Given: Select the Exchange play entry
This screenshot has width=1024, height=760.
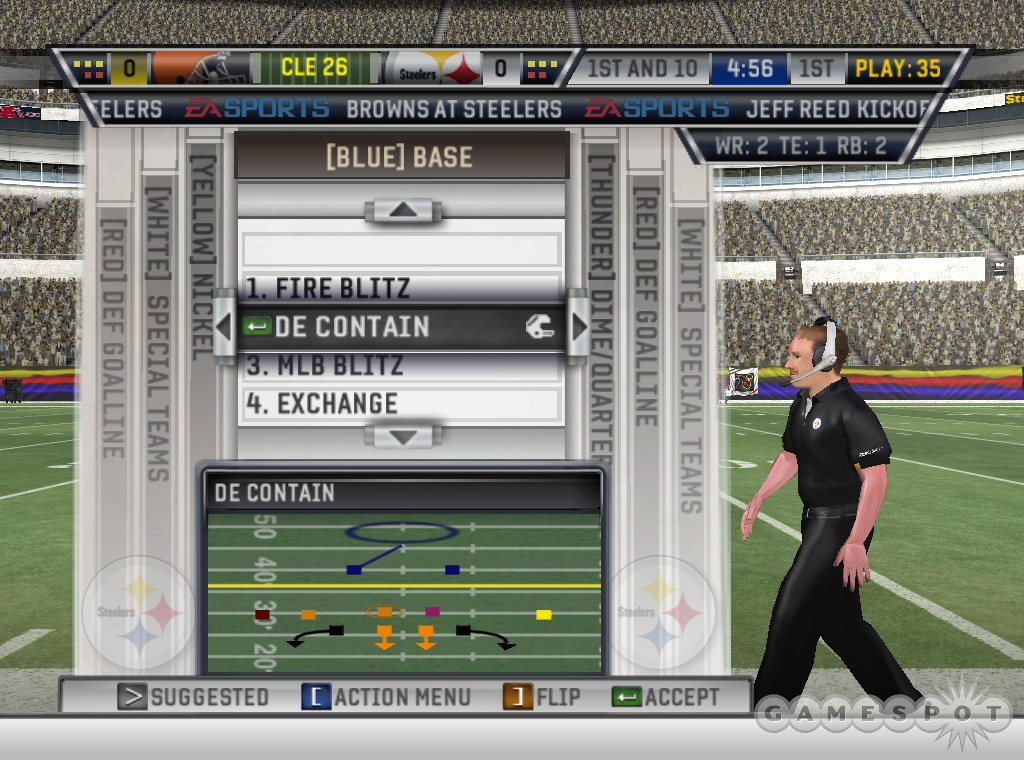Looking at the screenshot, I should (400, 404).
